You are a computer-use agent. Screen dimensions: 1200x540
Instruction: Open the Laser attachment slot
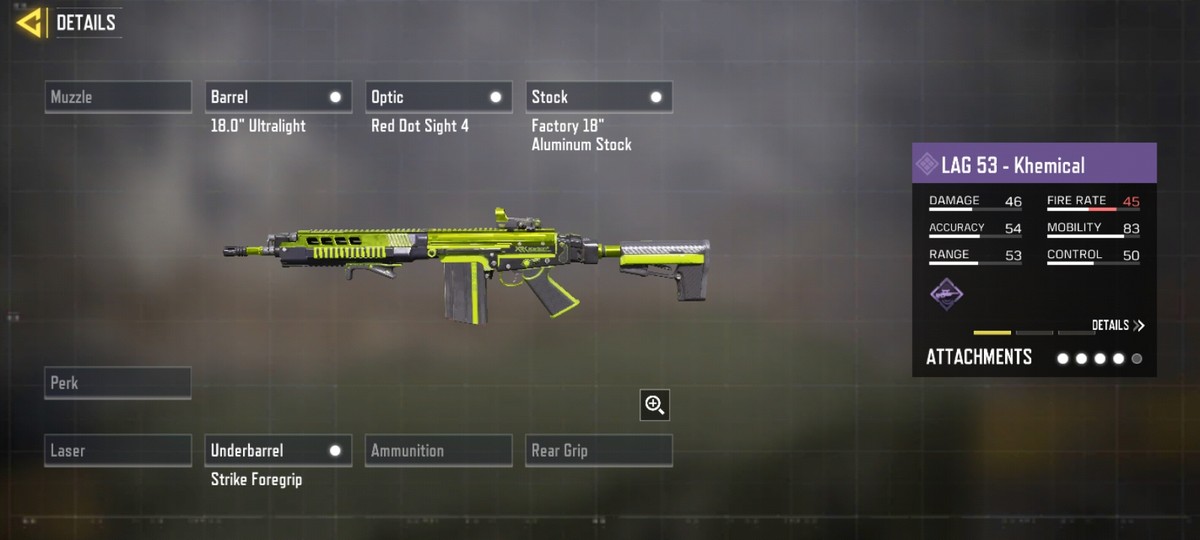[118, 451]
